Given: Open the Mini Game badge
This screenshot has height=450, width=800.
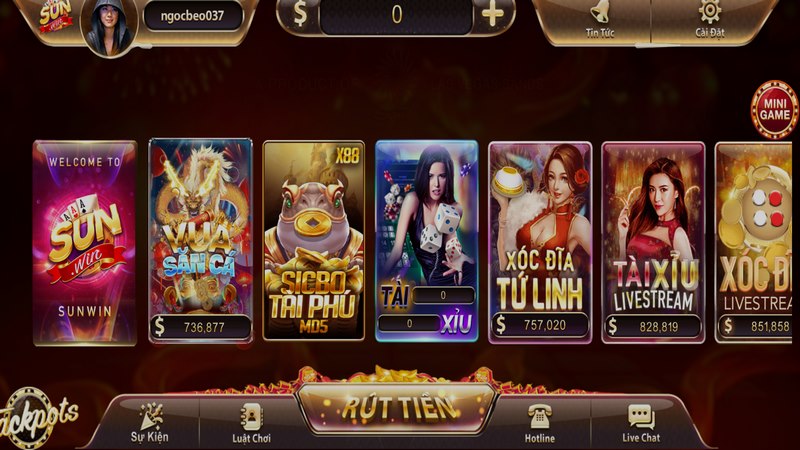Looking at the screenshot, I should 773,109.
